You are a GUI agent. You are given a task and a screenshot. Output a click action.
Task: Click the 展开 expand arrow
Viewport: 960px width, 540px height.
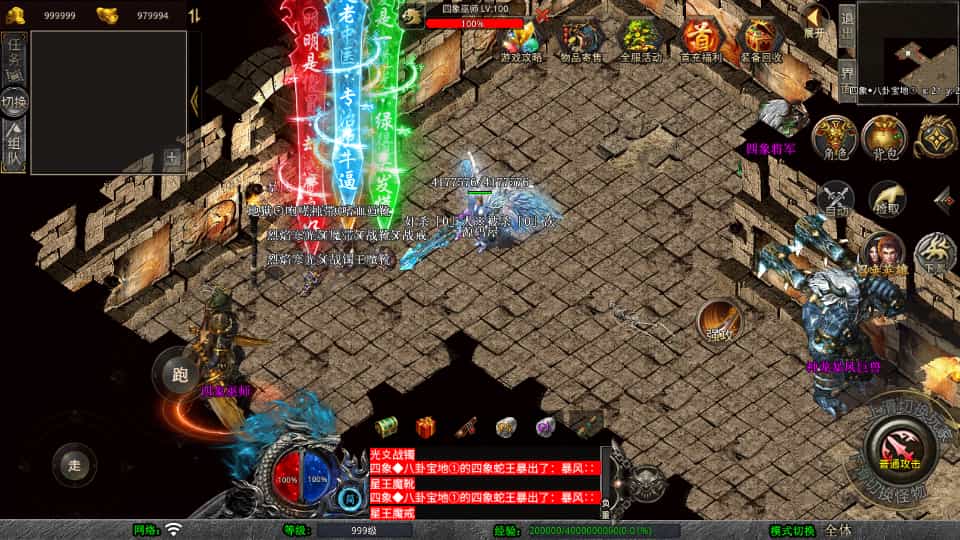(x=815, y=20)
